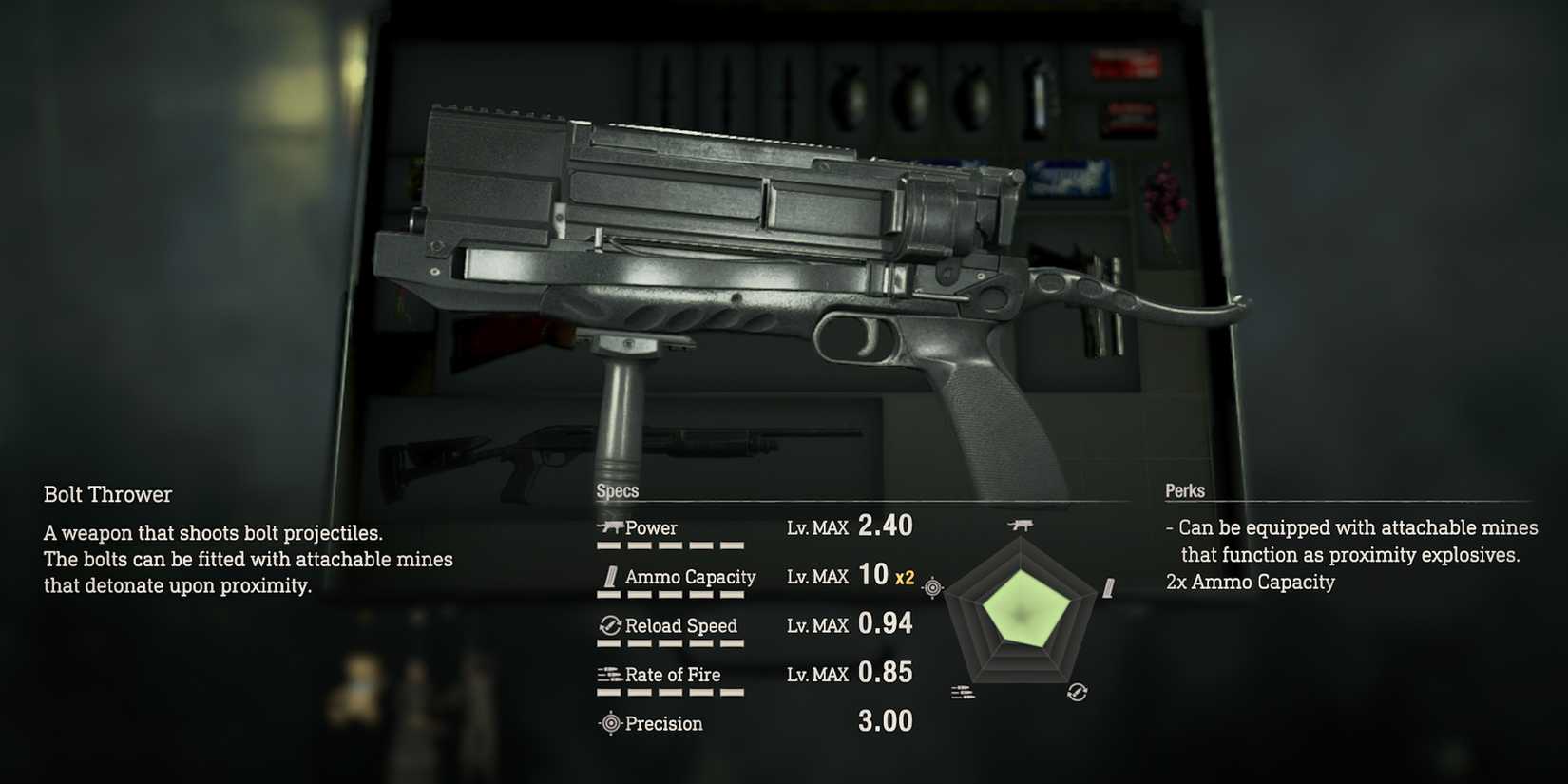Select the Ammo Capacity magazine icon
1568x784 pixels.
pyautogui.click(x=611, y=575)
